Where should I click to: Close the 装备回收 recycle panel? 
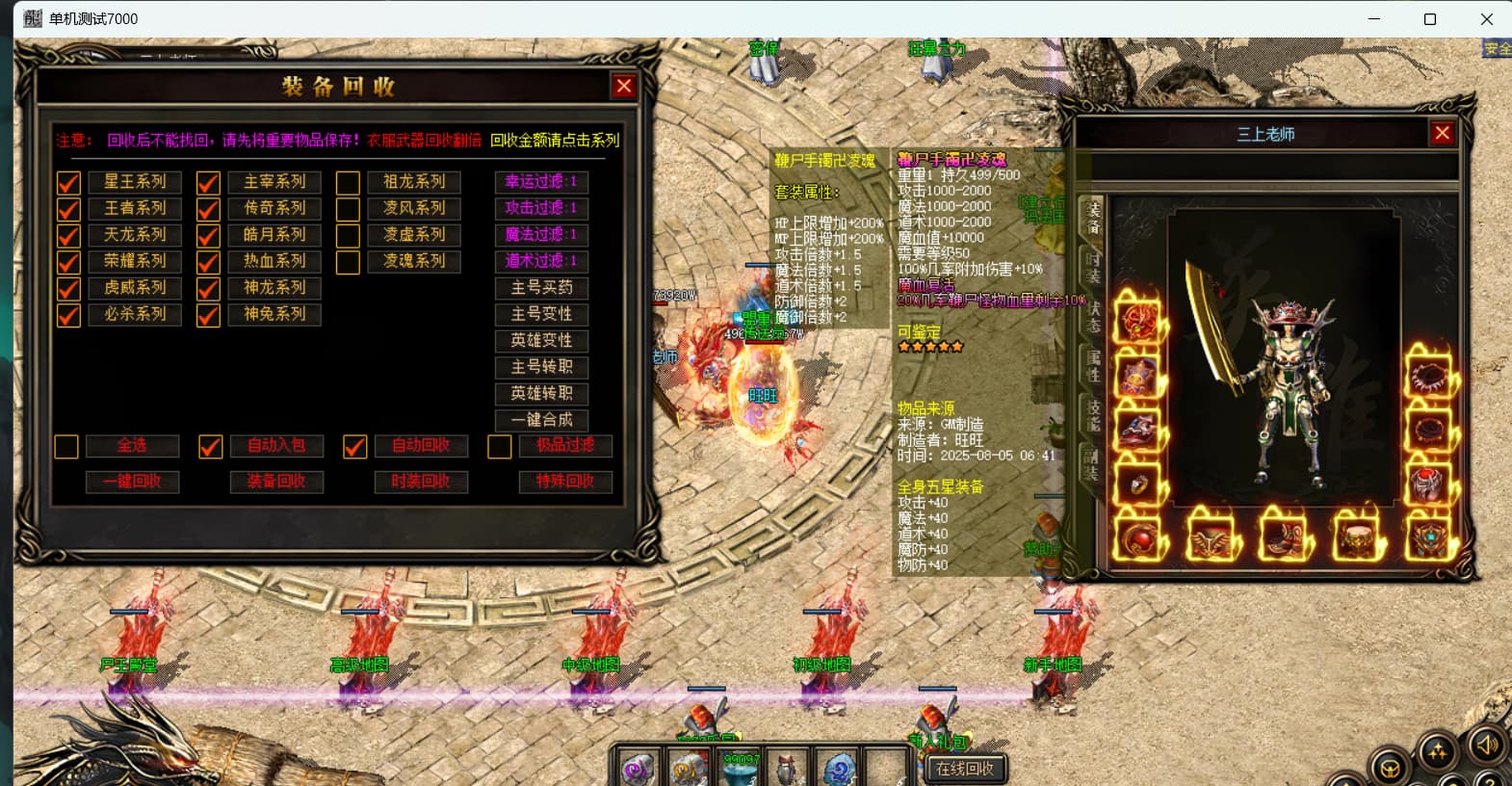[624, 87]
